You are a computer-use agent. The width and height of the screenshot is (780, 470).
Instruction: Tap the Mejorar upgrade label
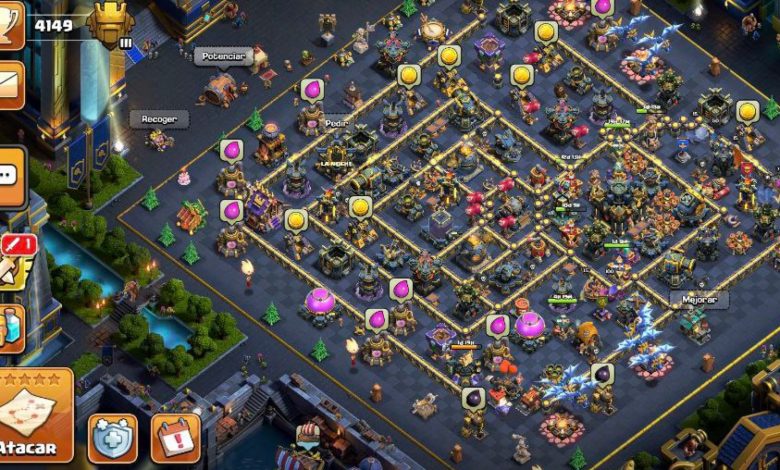[x=699, y=299]
